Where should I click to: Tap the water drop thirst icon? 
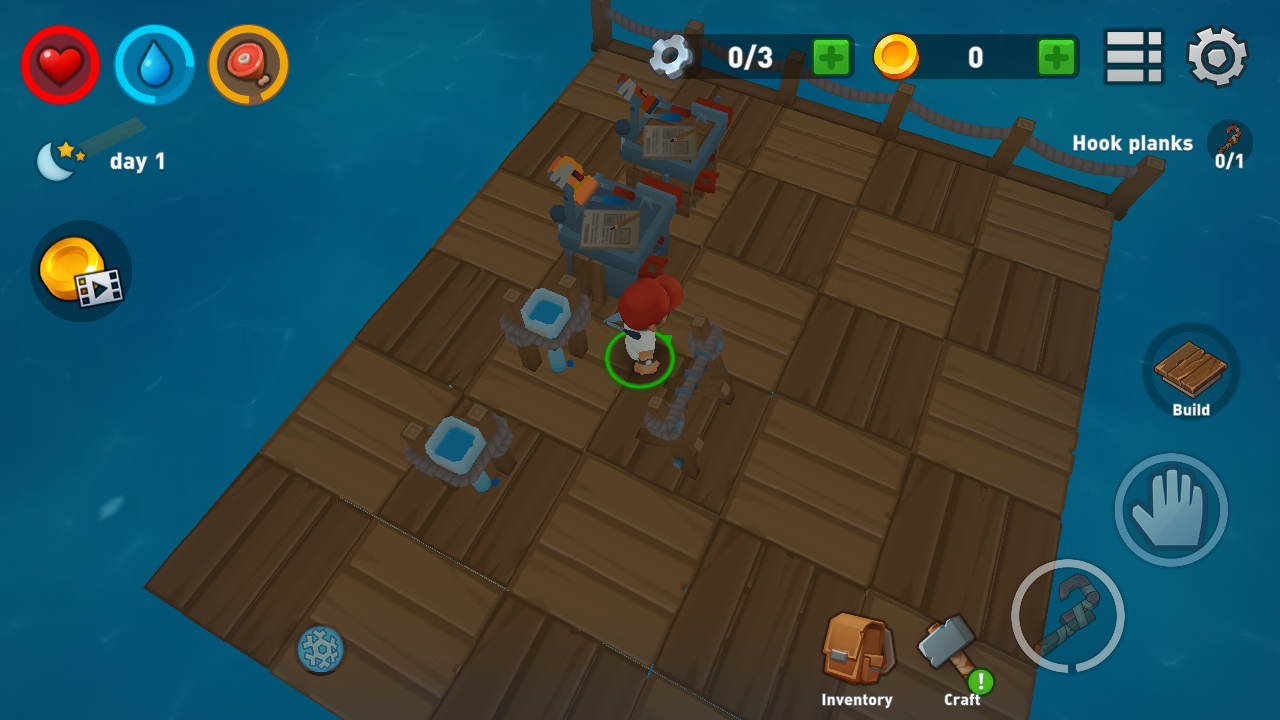click(154, 65)
